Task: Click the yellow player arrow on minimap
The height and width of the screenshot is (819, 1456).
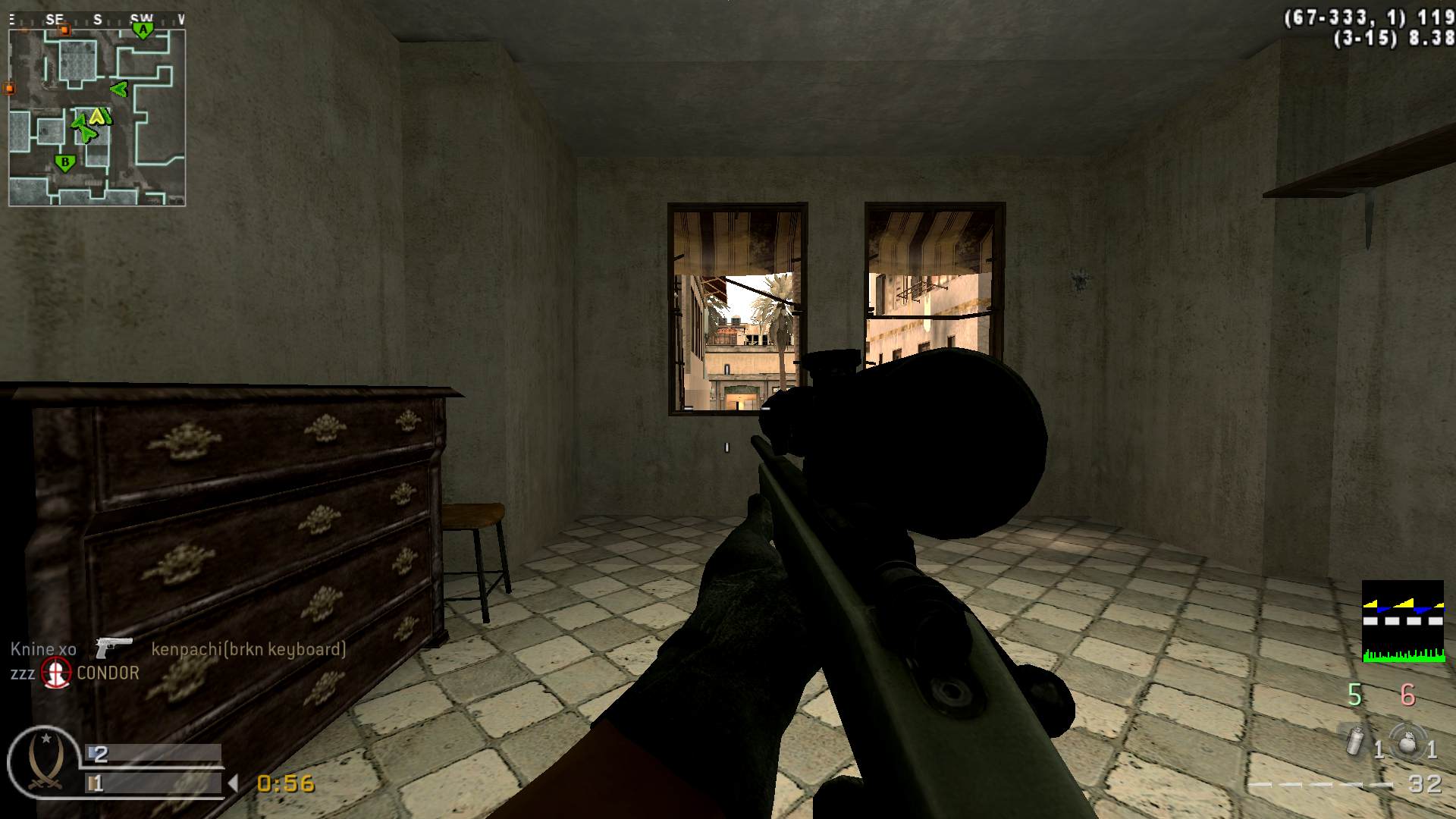Action: click(97, 117)
